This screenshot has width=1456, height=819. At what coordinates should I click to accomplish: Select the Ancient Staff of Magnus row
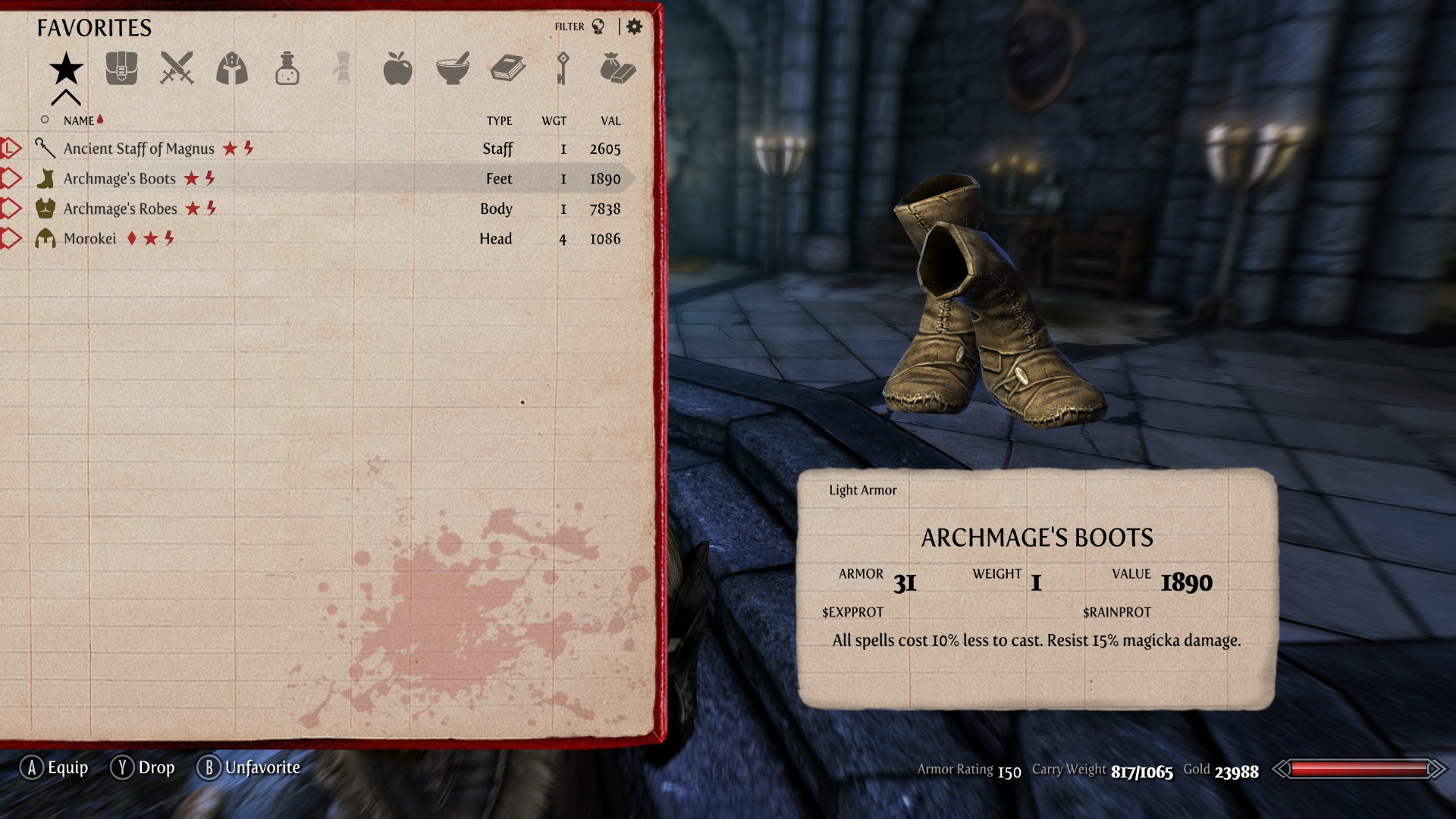point(139,149)
